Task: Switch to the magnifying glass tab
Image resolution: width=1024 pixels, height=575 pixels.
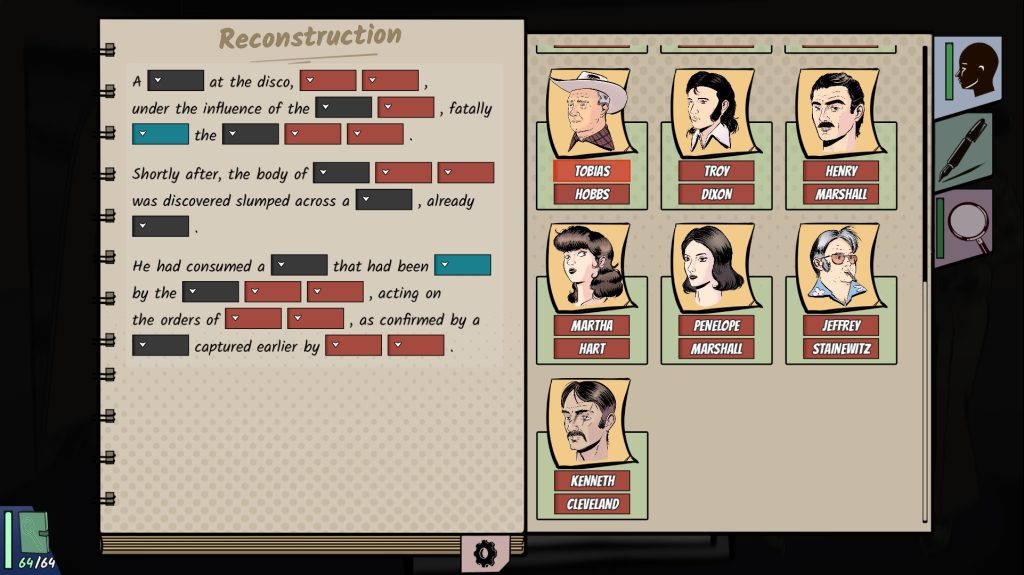Action: [964, 228]
